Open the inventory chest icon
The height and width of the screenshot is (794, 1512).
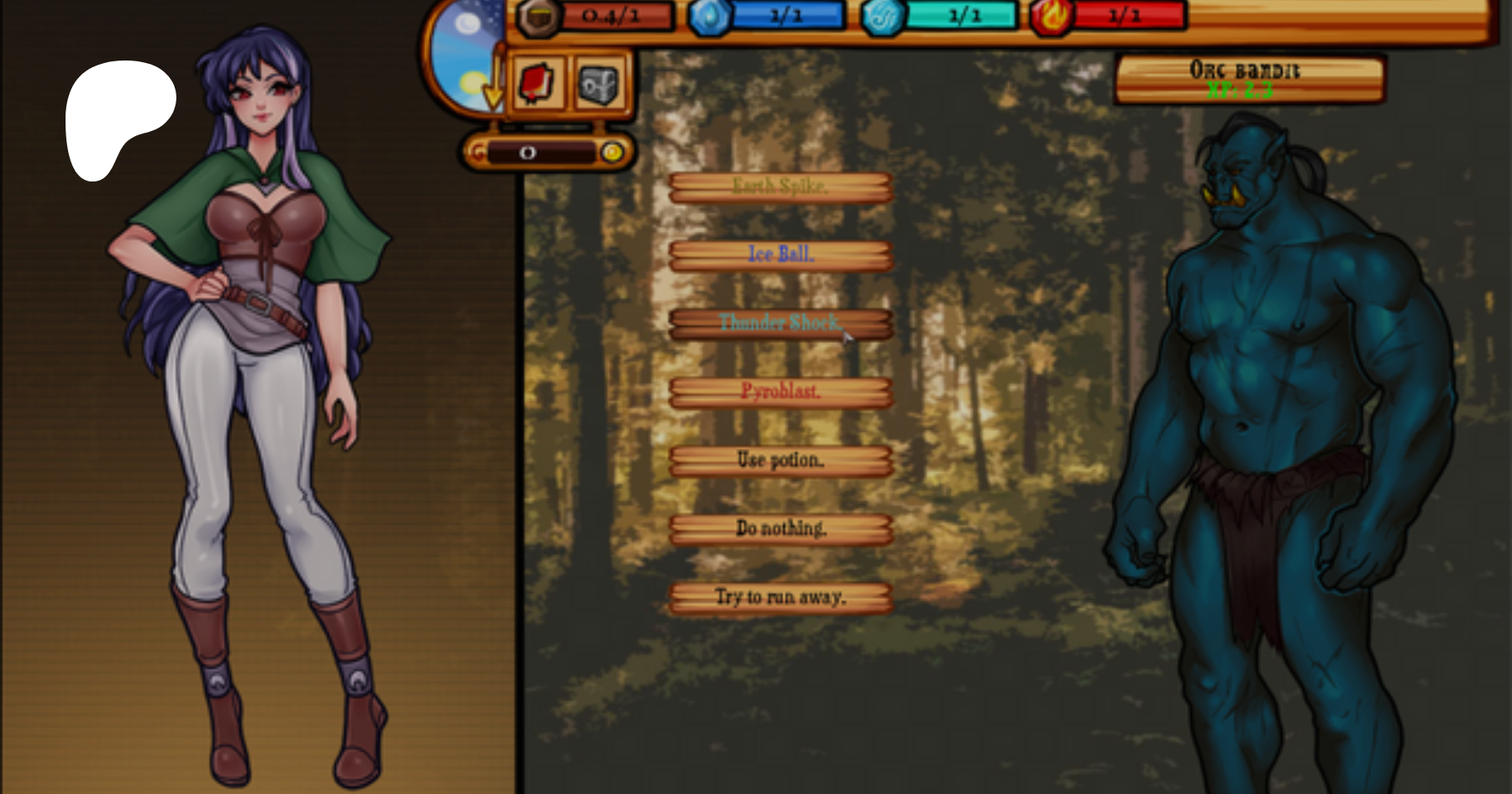pos(597,82)
